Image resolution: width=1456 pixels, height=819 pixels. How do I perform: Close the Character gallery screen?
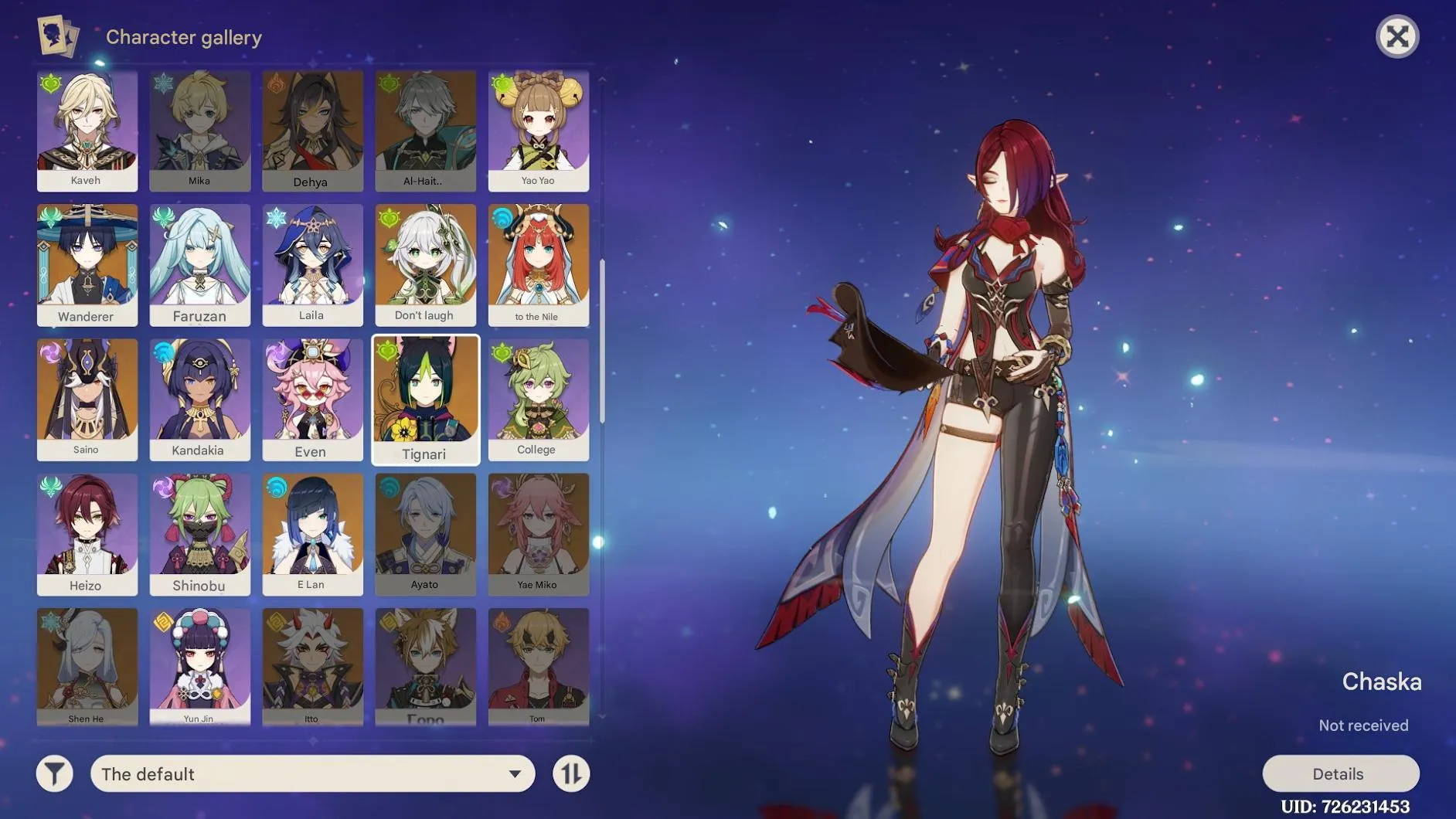click(x=1398, y=36)
